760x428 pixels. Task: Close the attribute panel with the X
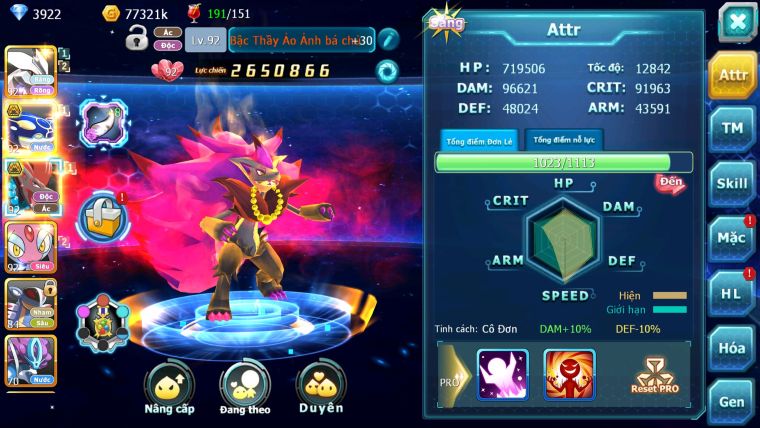point(736,22)
